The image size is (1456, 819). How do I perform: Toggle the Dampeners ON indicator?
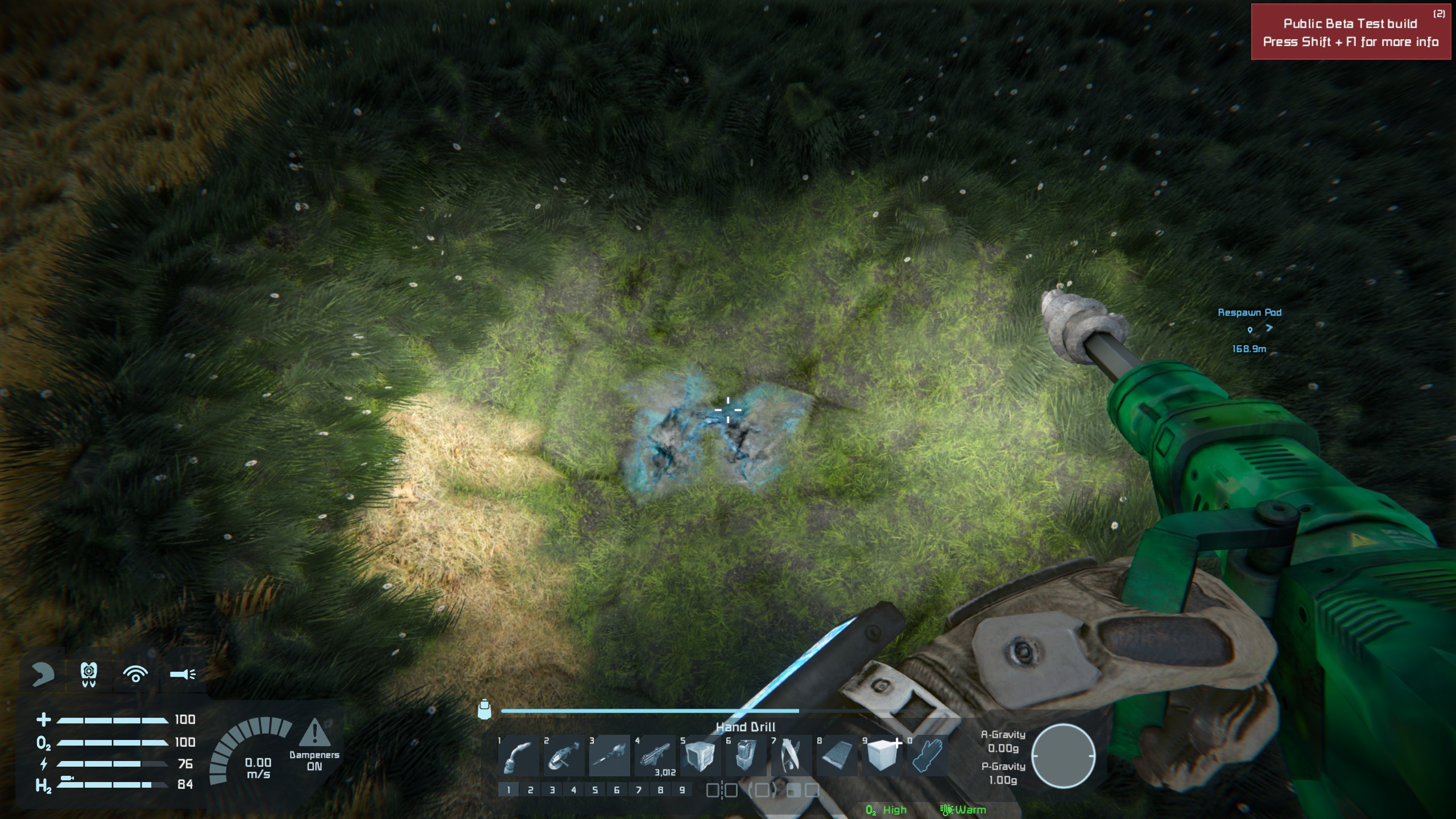point(314,745)
